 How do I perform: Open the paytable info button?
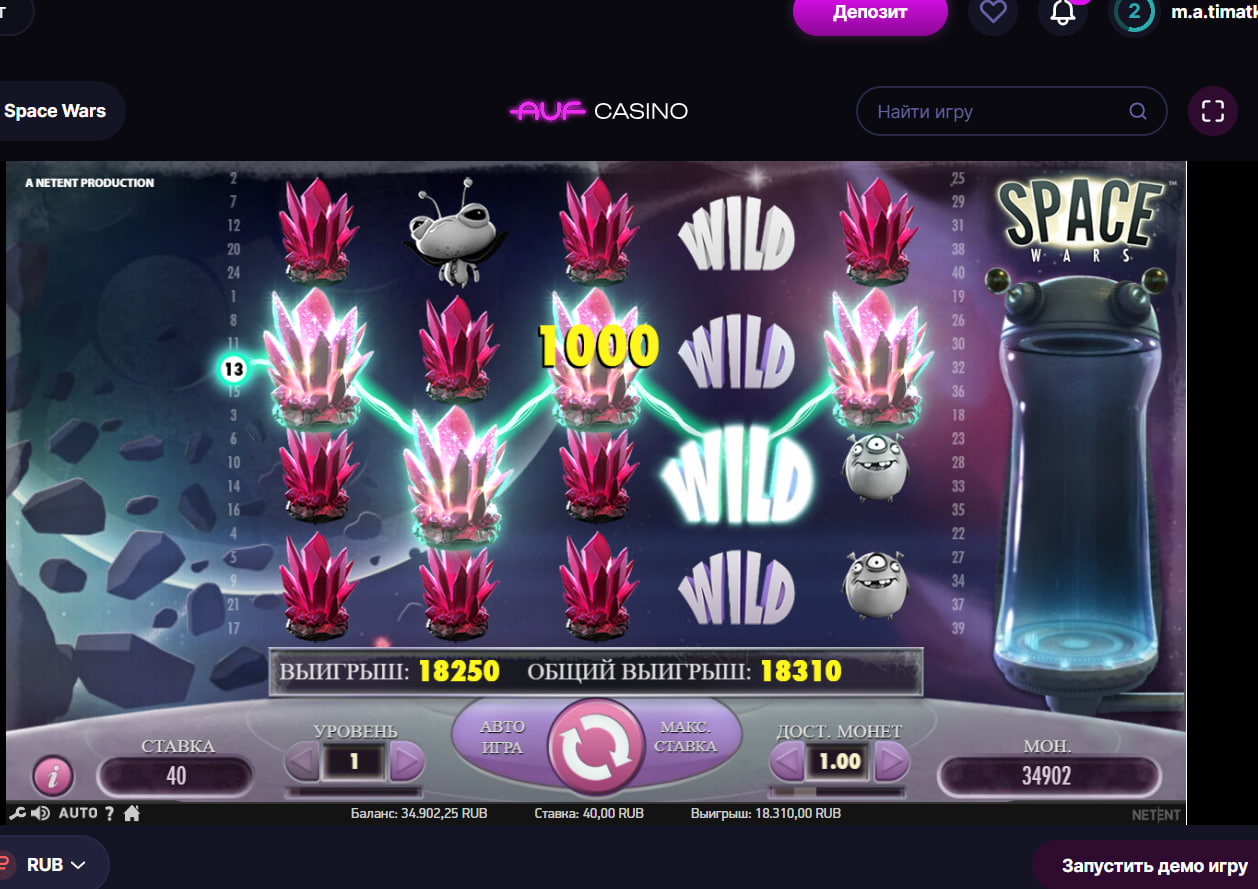pyautogui.click(x=54, y=775)
